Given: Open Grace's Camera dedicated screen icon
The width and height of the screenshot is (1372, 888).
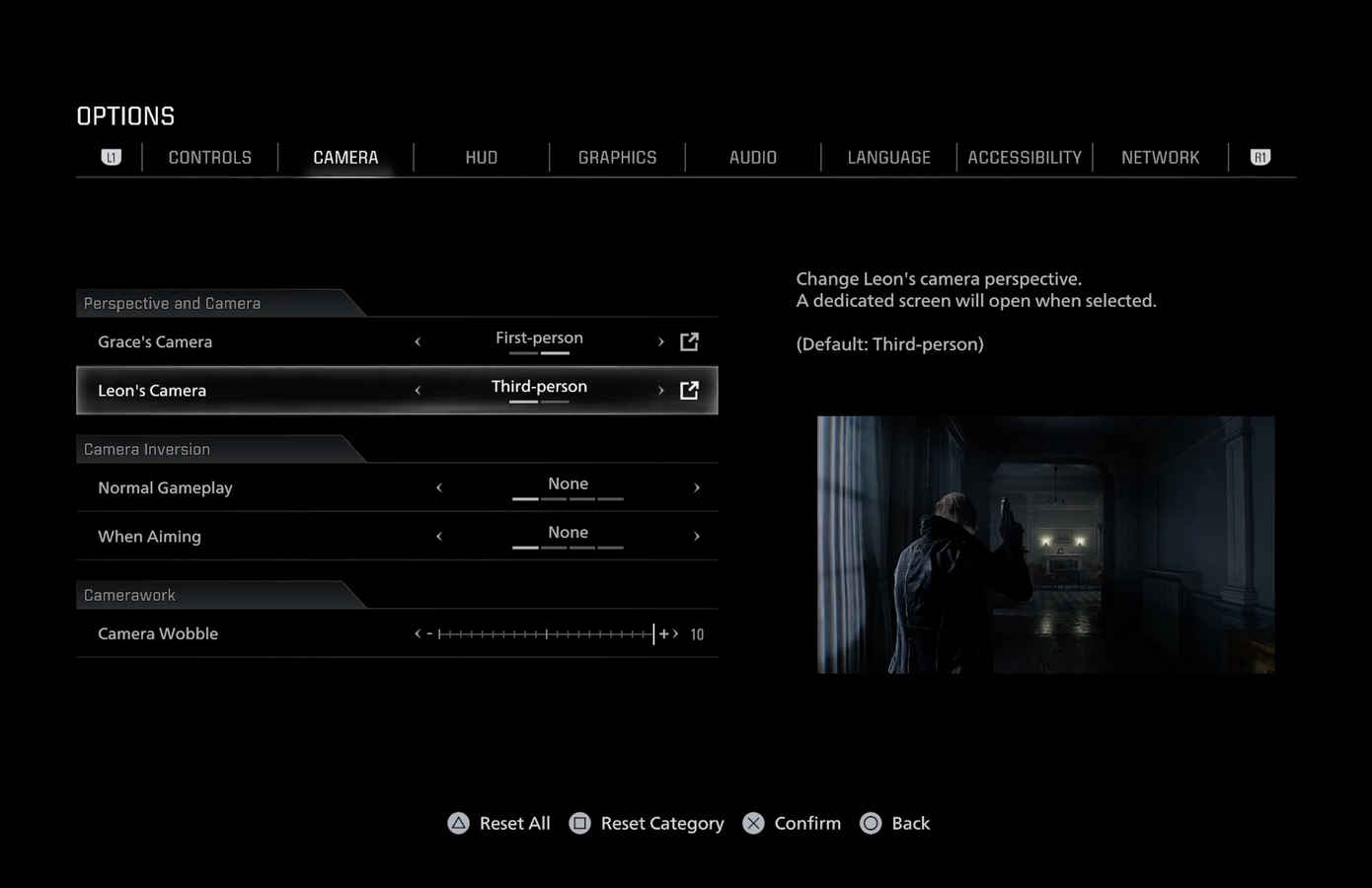Looking at the screenshot, I should pos(689,341).
